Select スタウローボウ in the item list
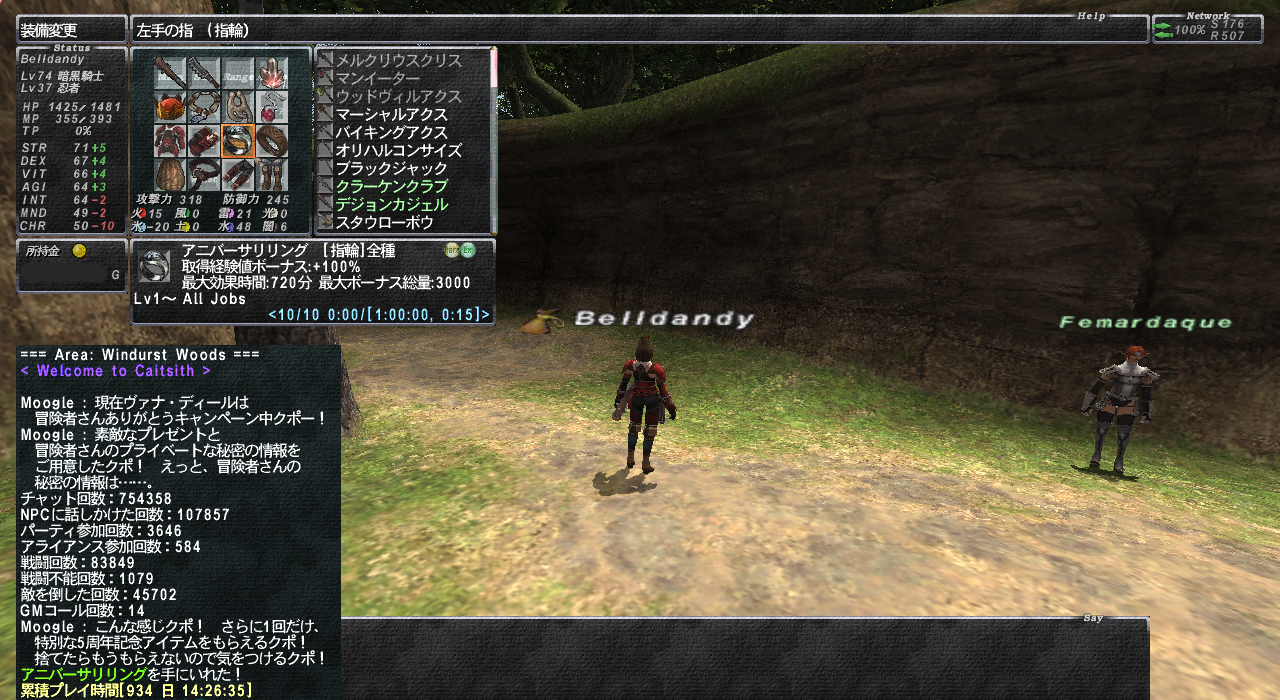The height and width of the screenshot is (700, 1280). [384, 222]
